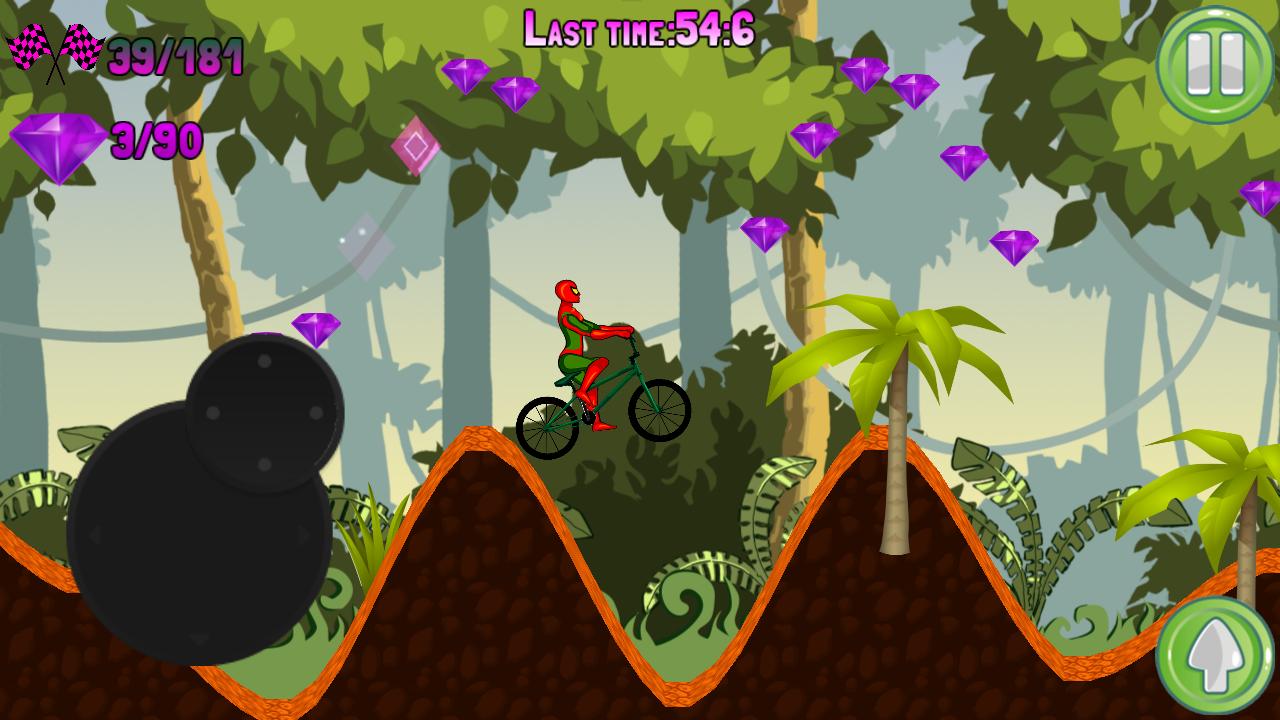
Task: Click the smaller upper circle of the joystick
Action: tap(263, 412)
